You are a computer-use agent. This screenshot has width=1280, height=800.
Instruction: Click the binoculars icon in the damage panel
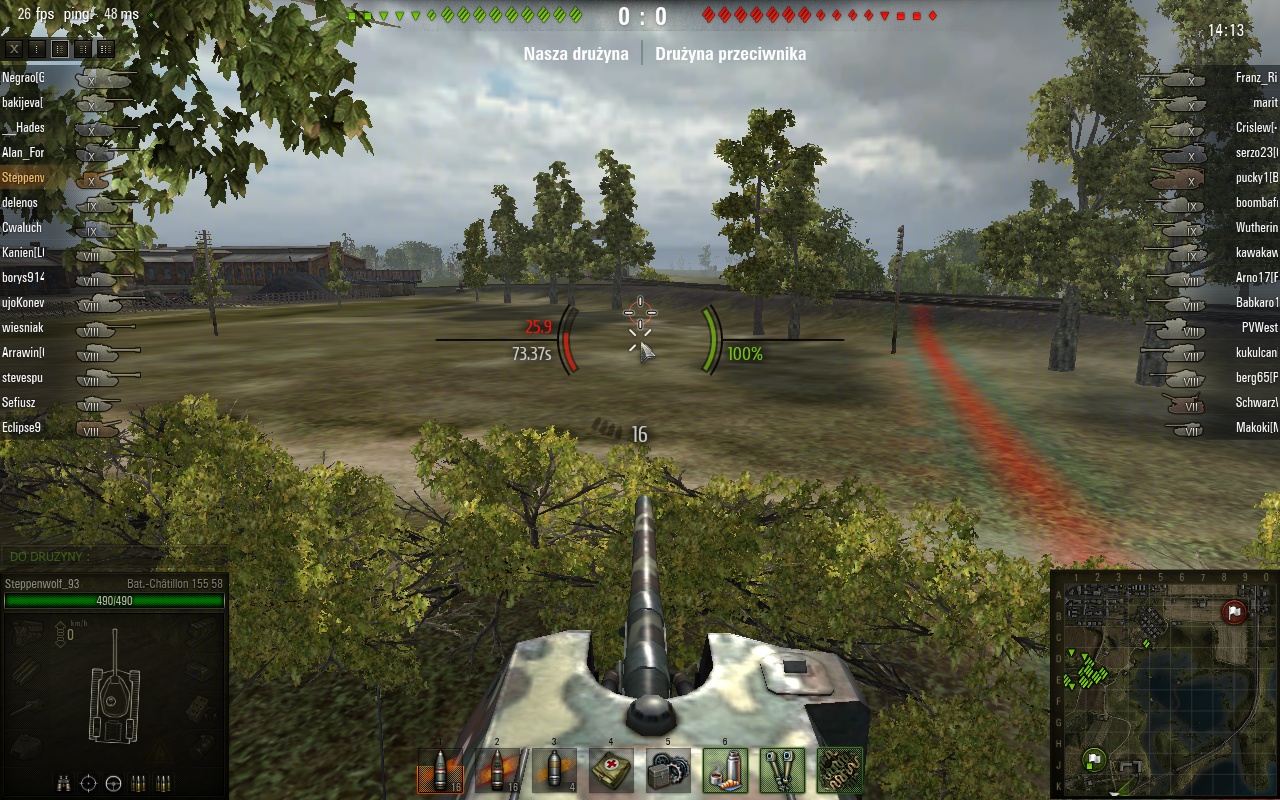pyautogui.click(x=63, y=783)
